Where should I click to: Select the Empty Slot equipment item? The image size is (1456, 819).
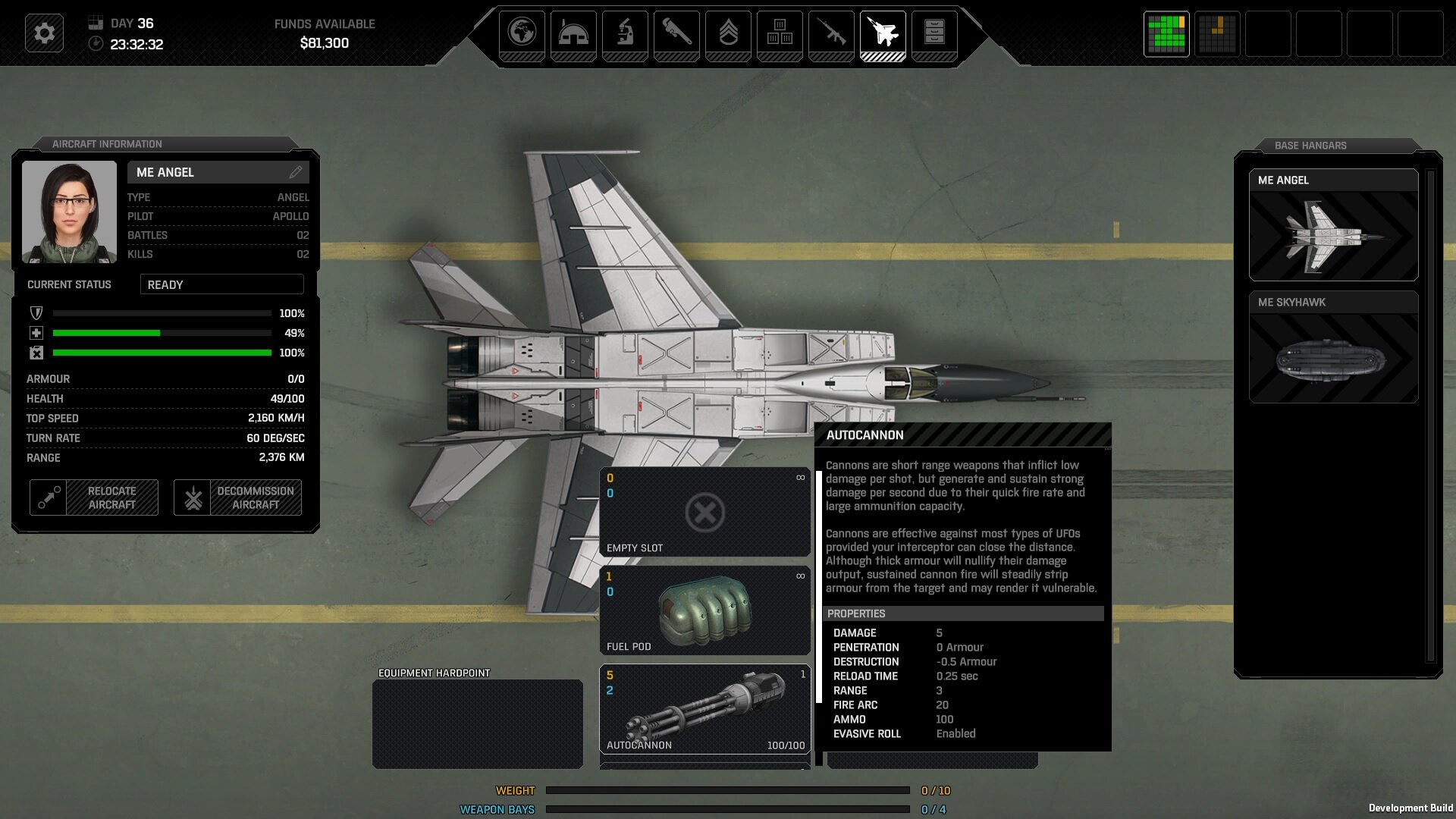click(704, 513)
